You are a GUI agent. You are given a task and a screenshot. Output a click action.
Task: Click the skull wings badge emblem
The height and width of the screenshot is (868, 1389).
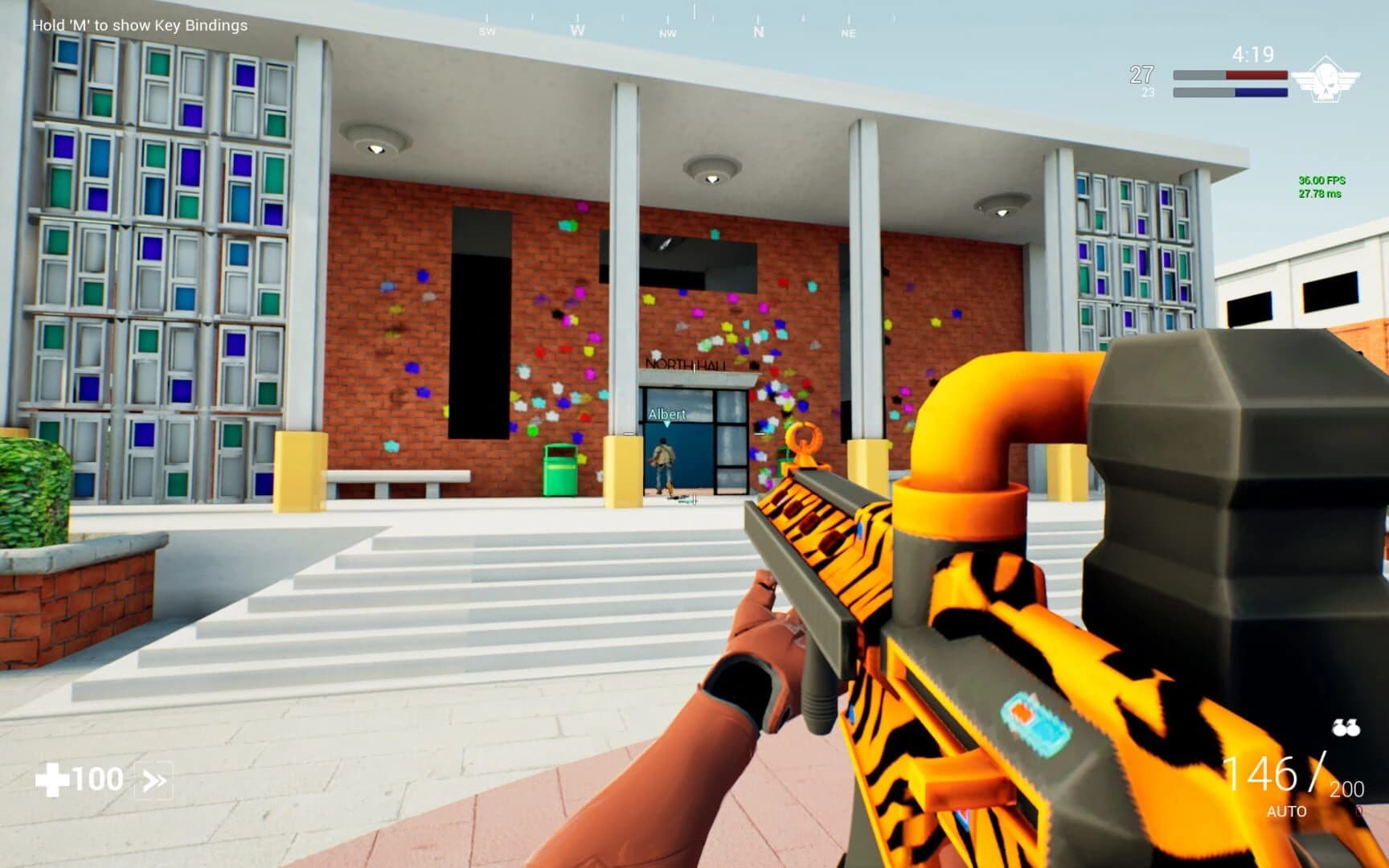tap(1326, 78)
